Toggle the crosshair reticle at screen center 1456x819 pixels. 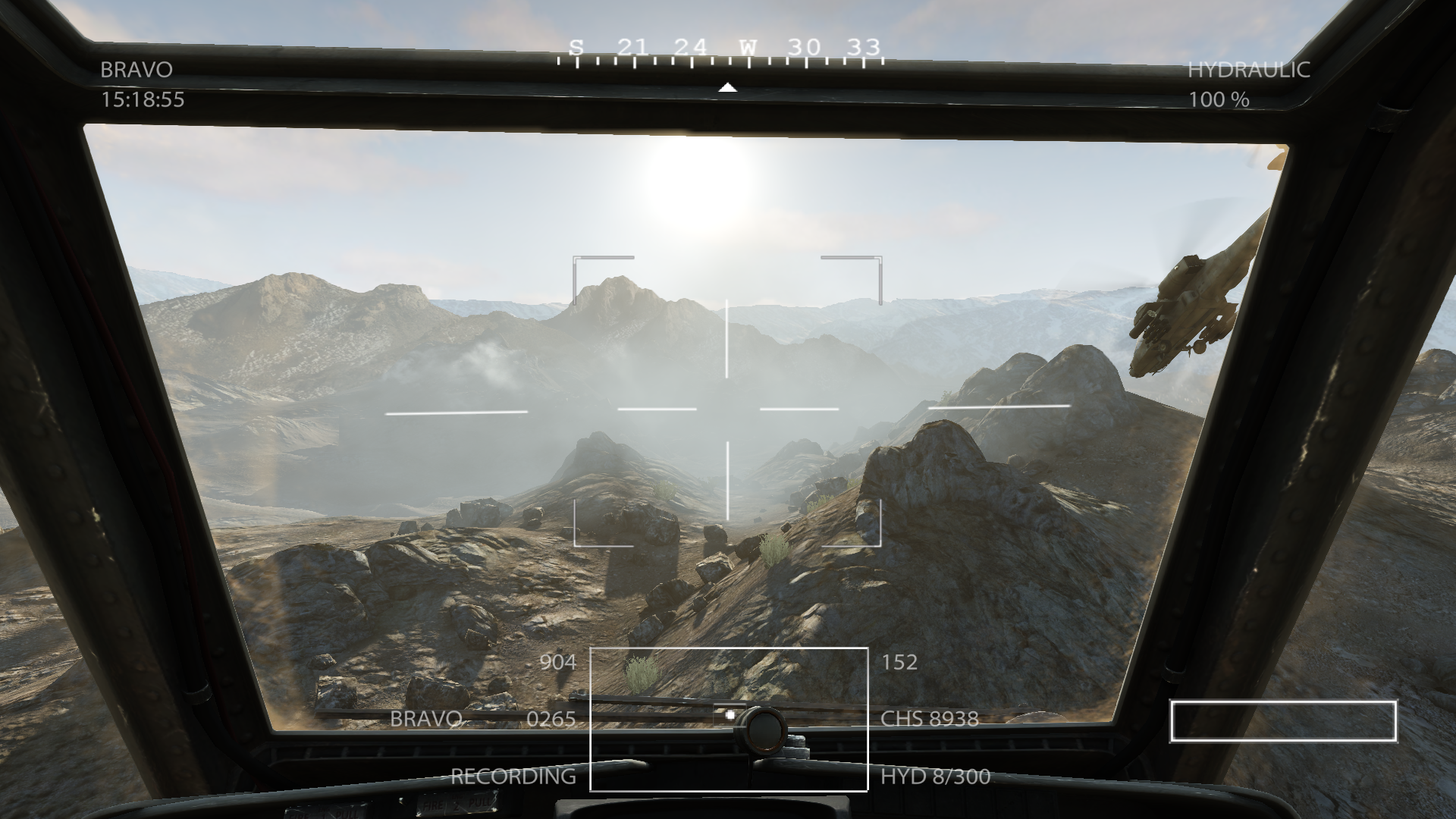coord(728,409)
